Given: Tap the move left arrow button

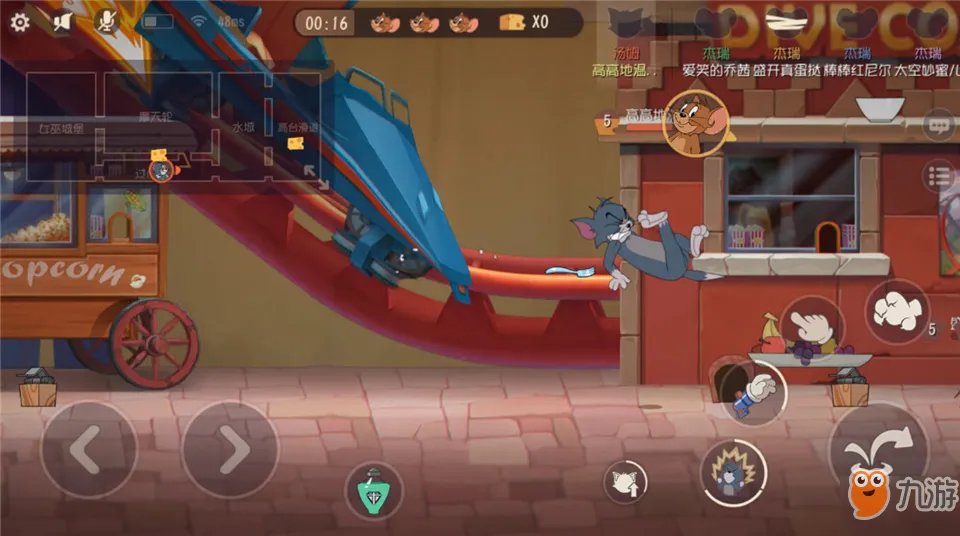Looking at the screenshot, I should [88, 450].
